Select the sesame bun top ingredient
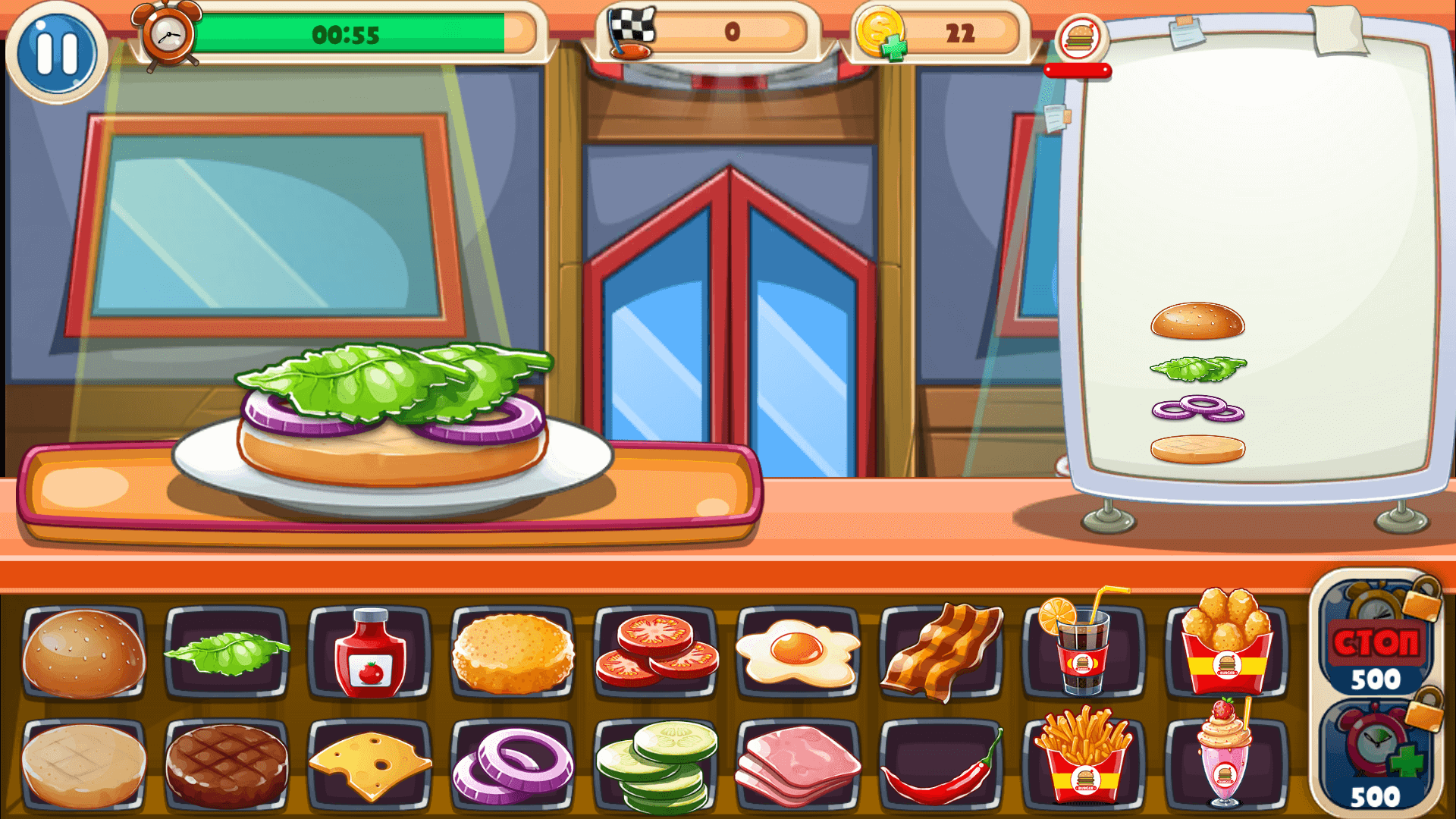 (82, 654)
